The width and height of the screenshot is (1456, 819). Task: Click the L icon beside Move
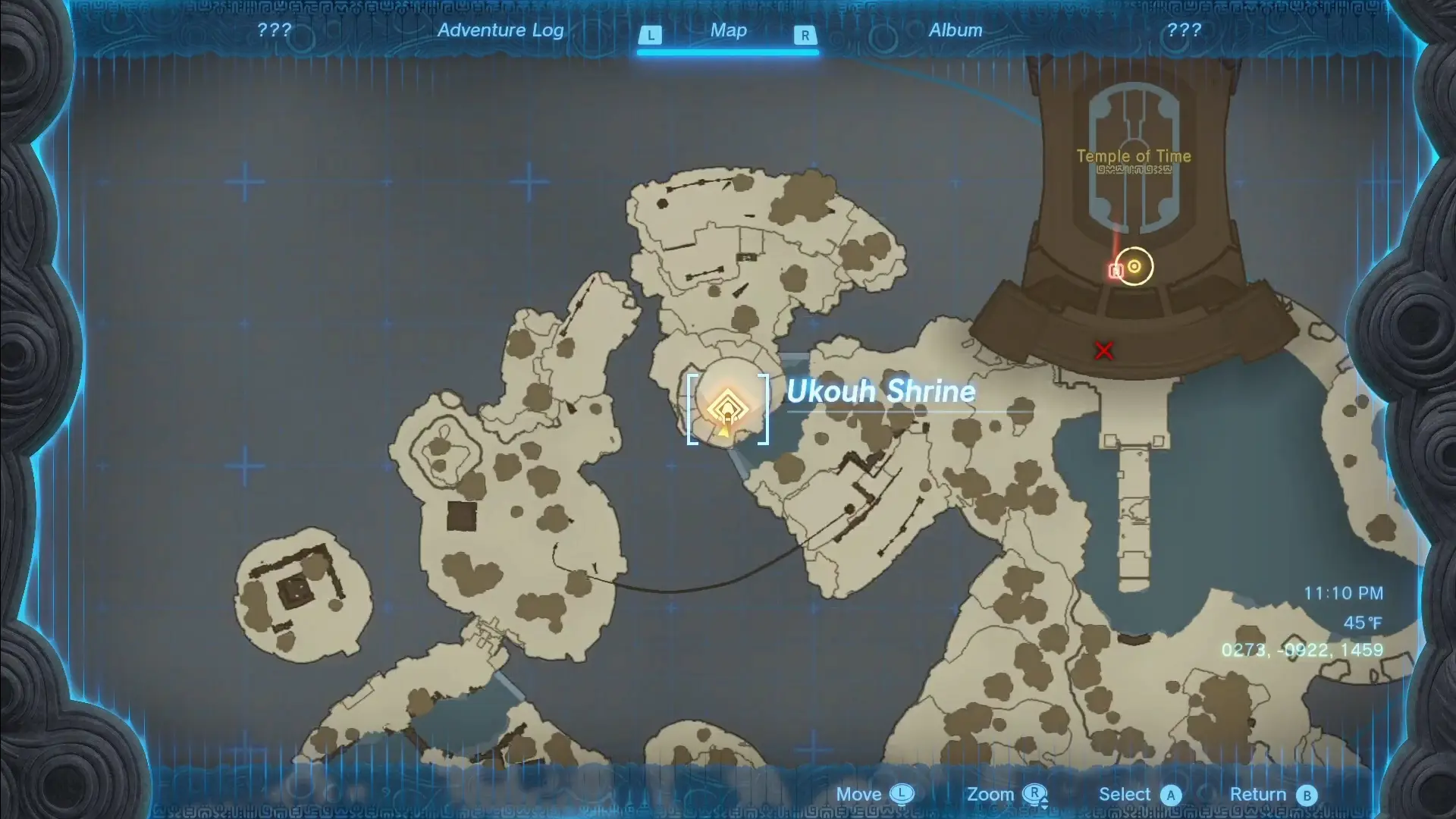pyautogui.click(x=902, y=795)
